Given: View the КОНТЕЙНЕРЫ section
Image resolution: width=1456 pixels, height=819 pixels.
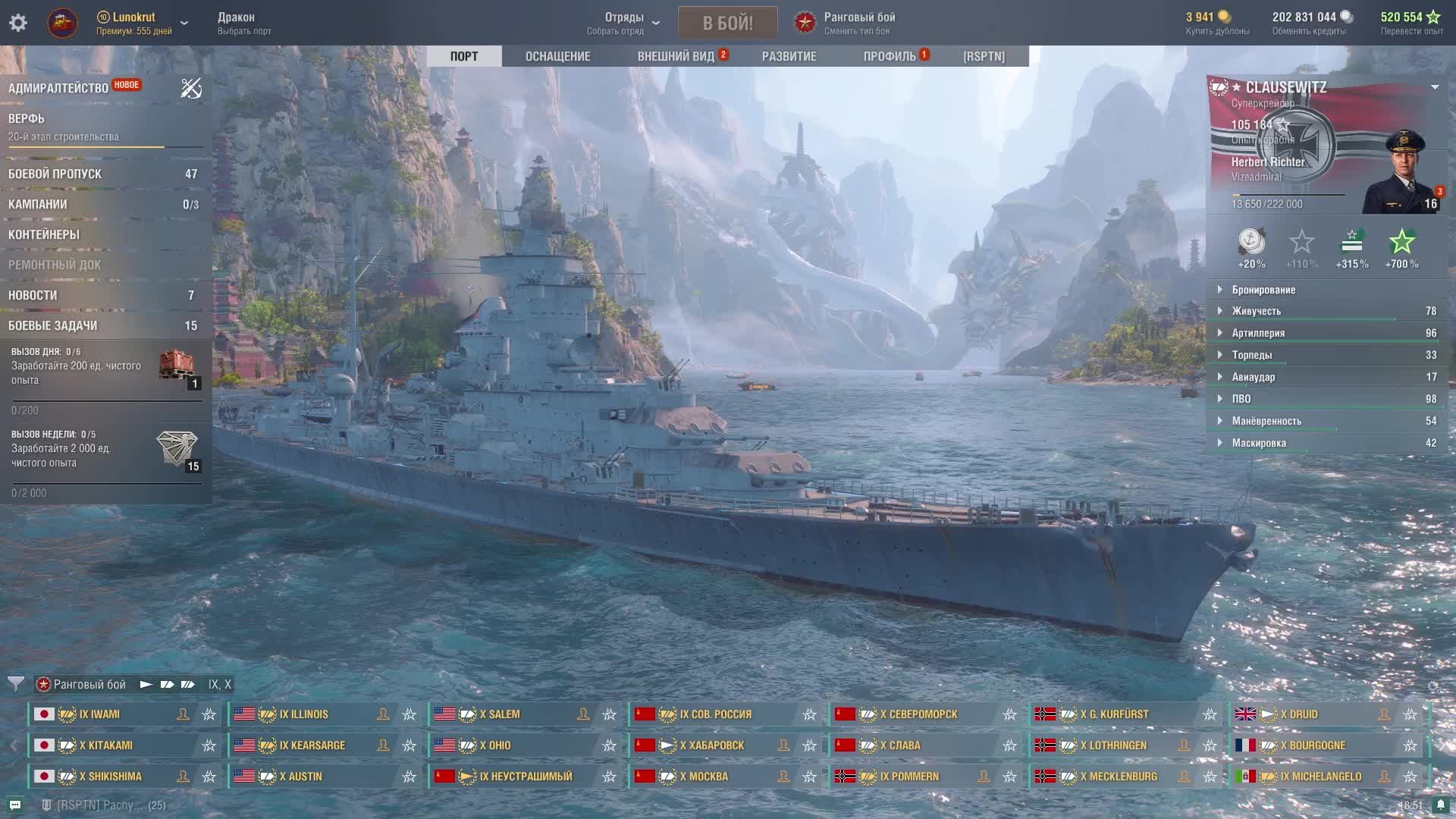Looking at the screenshot, I should (44, 234).
